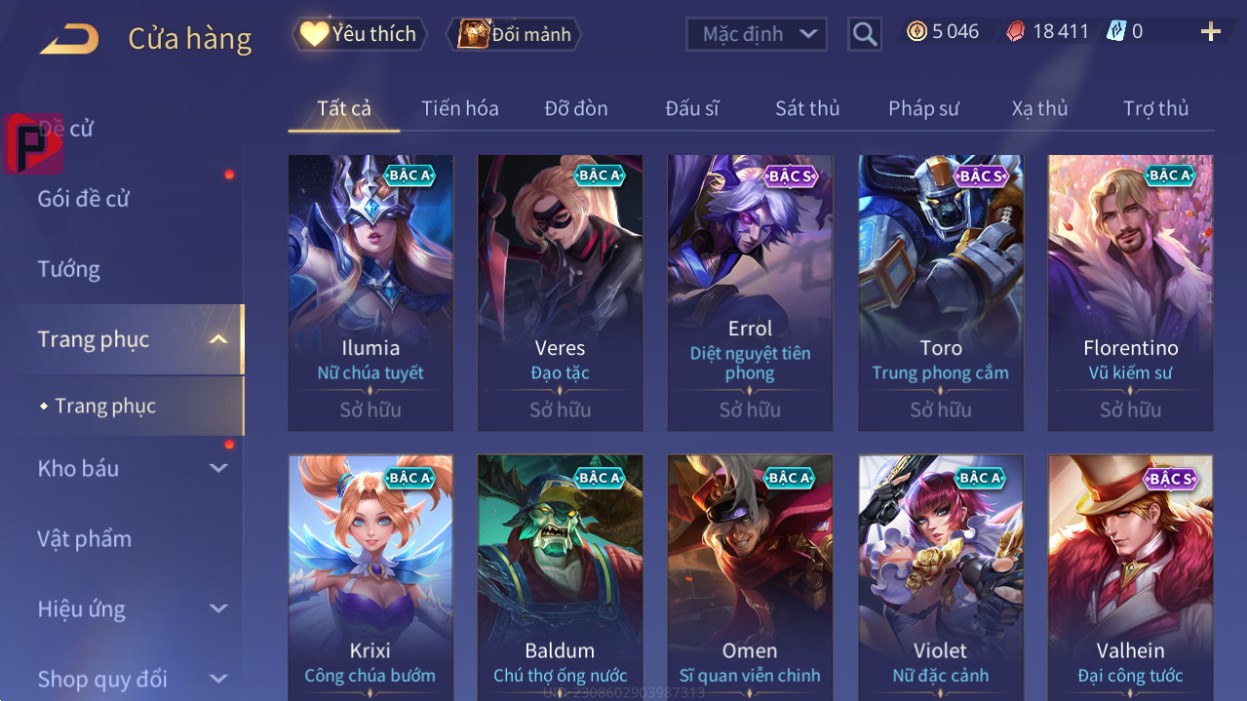Switch to the Đỡ đòn tab
Screen dimensions: 1247x701
pyautogui.click(x=576, y=108)
